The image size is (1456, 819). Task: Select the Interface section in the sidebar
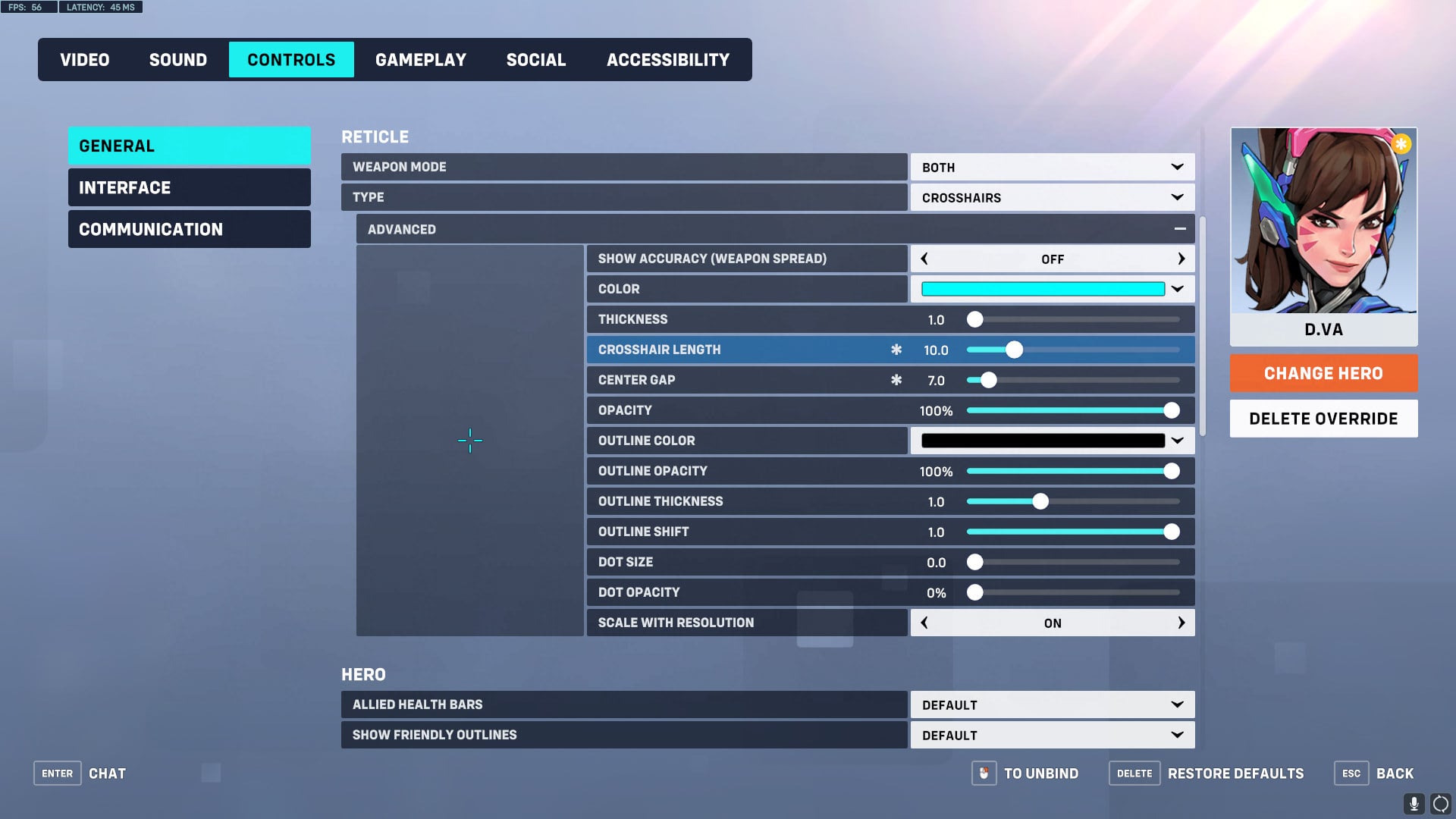point(125,187)
